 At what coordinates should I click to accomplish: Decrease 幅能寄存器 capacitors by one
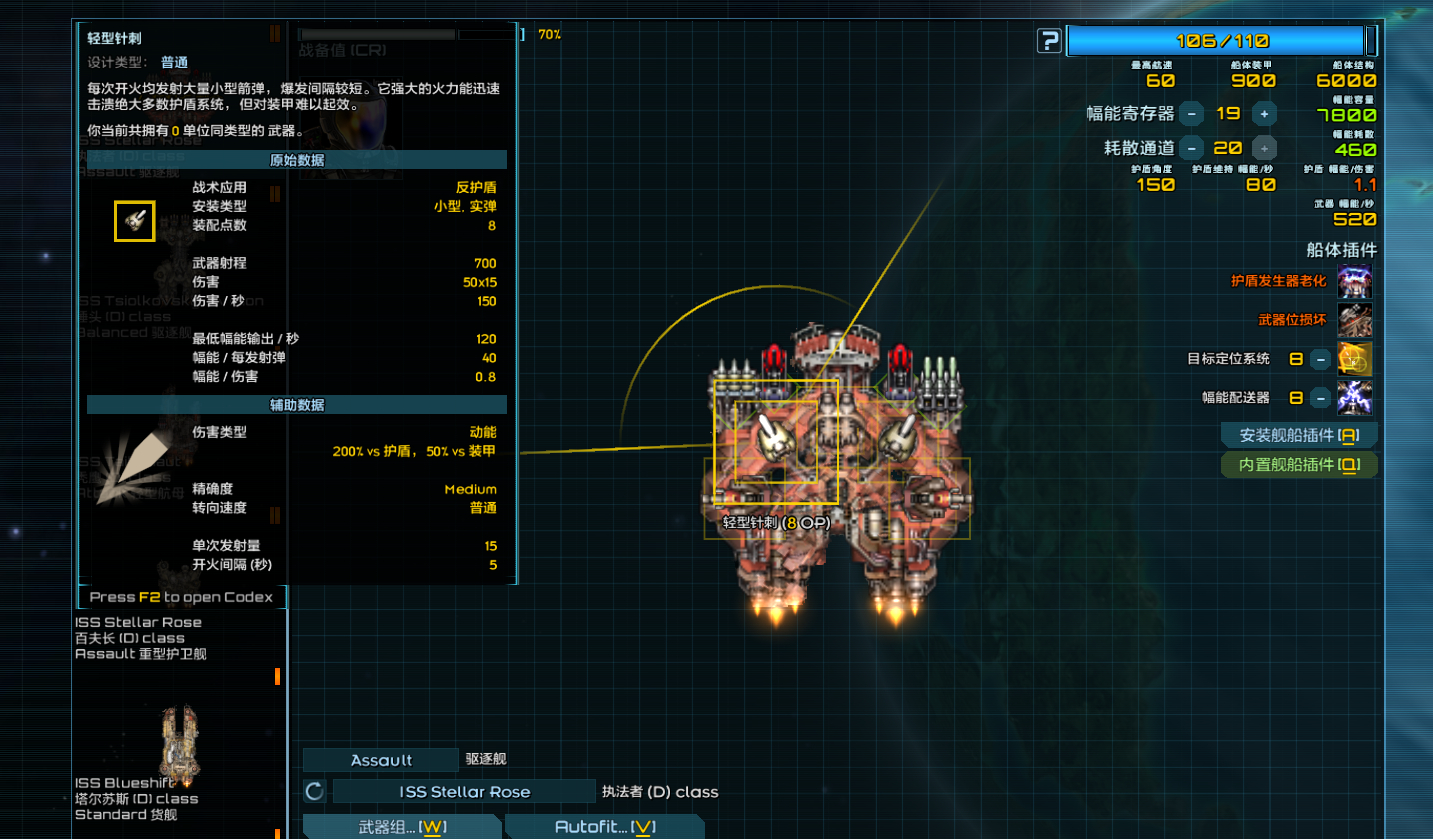pos(1191,114)
